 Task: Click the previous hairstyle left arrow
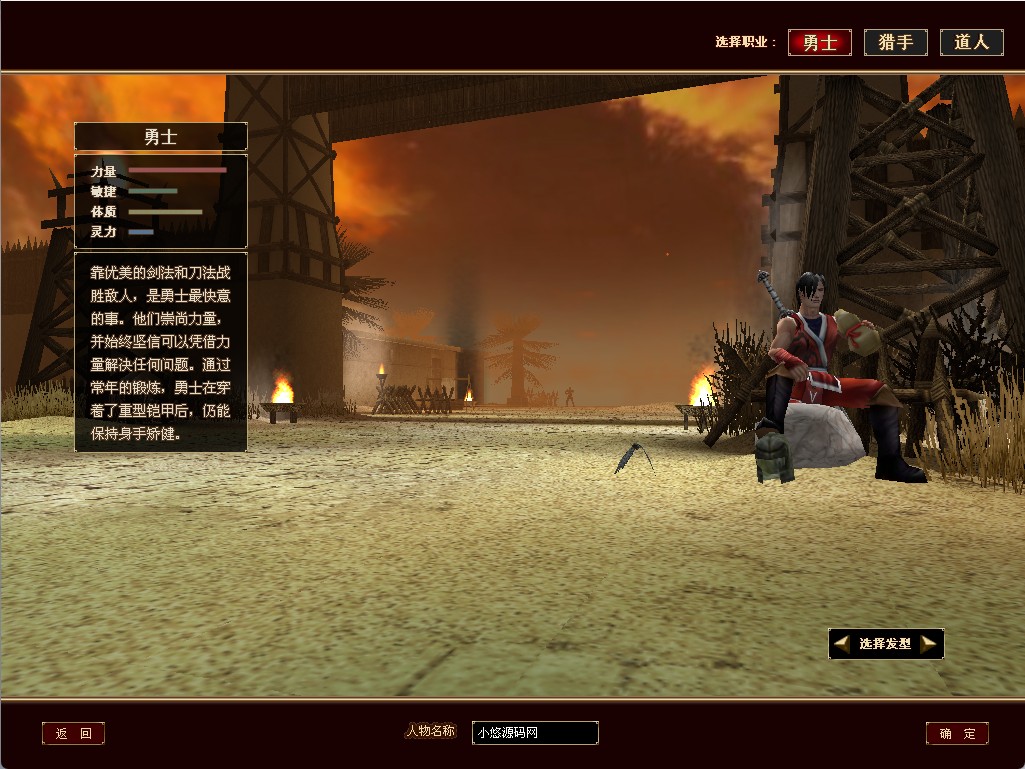coord(842,644)
